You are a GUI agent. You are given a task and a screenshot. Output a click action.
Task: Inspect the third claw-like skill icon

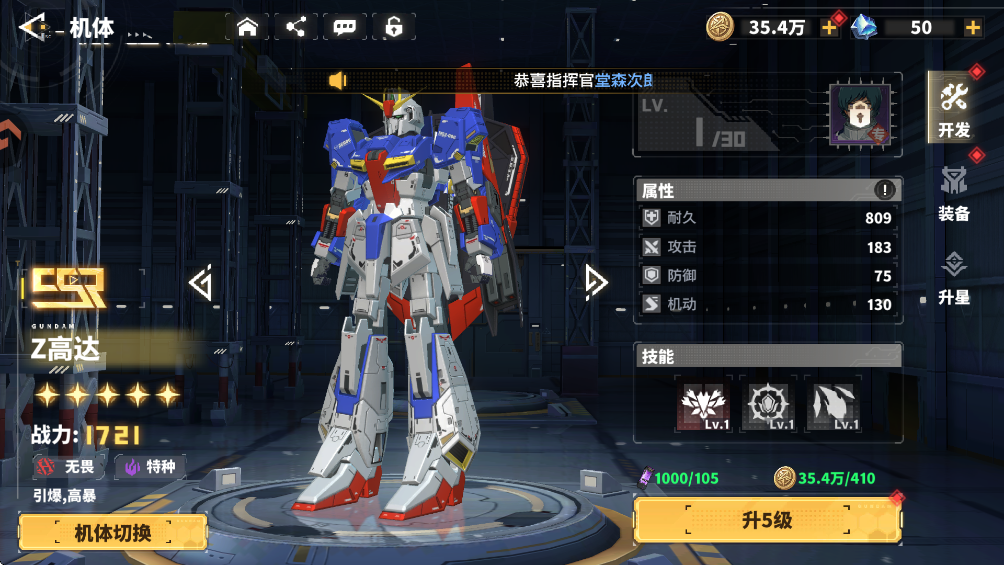[834, 406]
